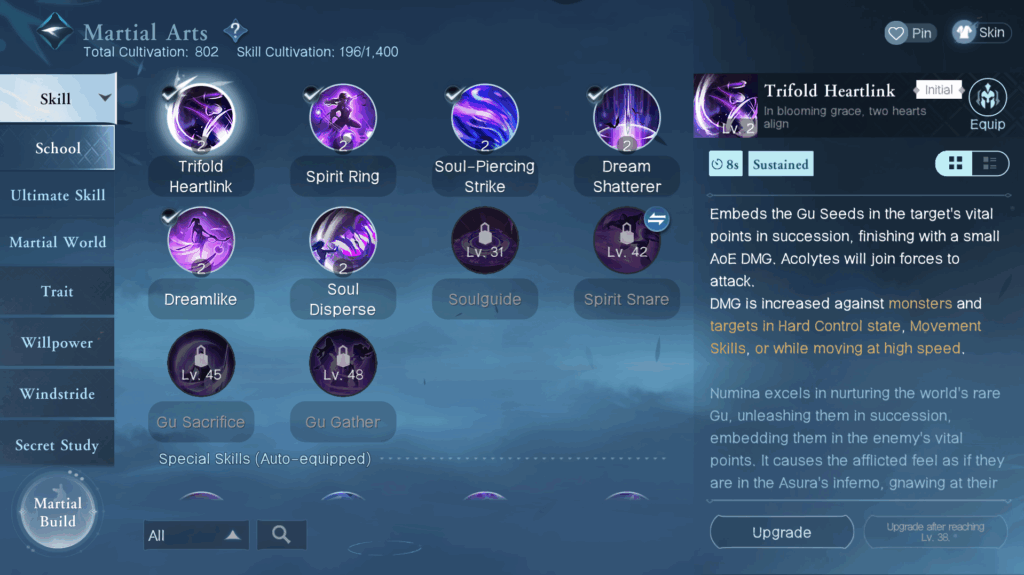Equip the Trifold Heartlink skill
The width and height of the screenshot is (1024, 575).
tap(987, 106)
